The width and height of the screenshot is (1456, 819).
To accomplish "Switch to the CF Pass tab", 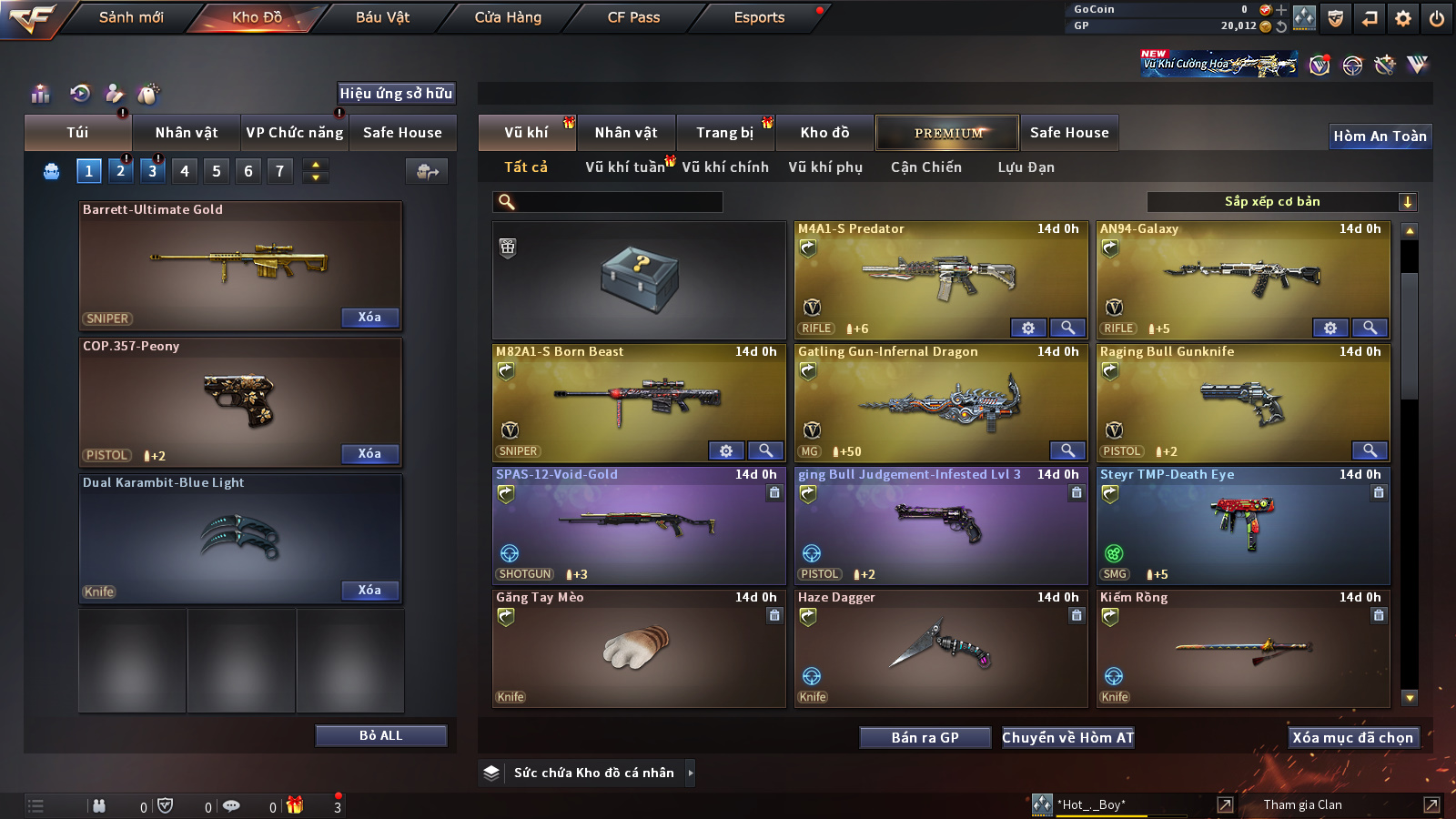I will coord(633,17).
